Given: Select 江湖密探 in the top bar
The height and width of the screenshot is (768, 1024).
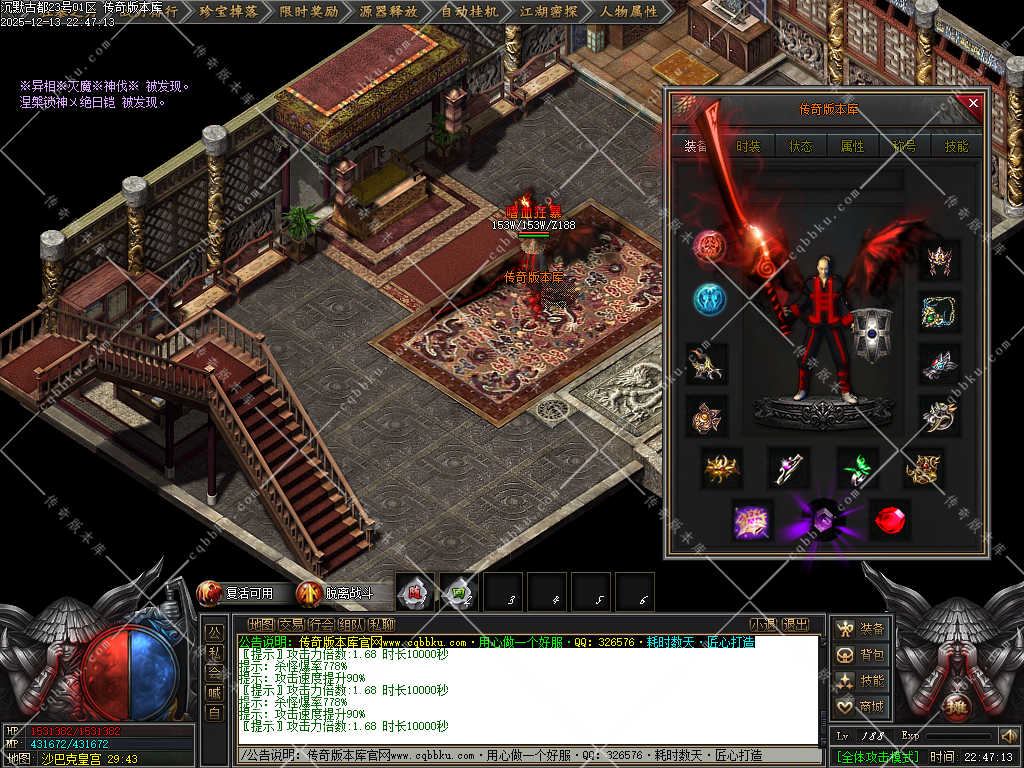Looking at the screenshot, I should [549, 12].
